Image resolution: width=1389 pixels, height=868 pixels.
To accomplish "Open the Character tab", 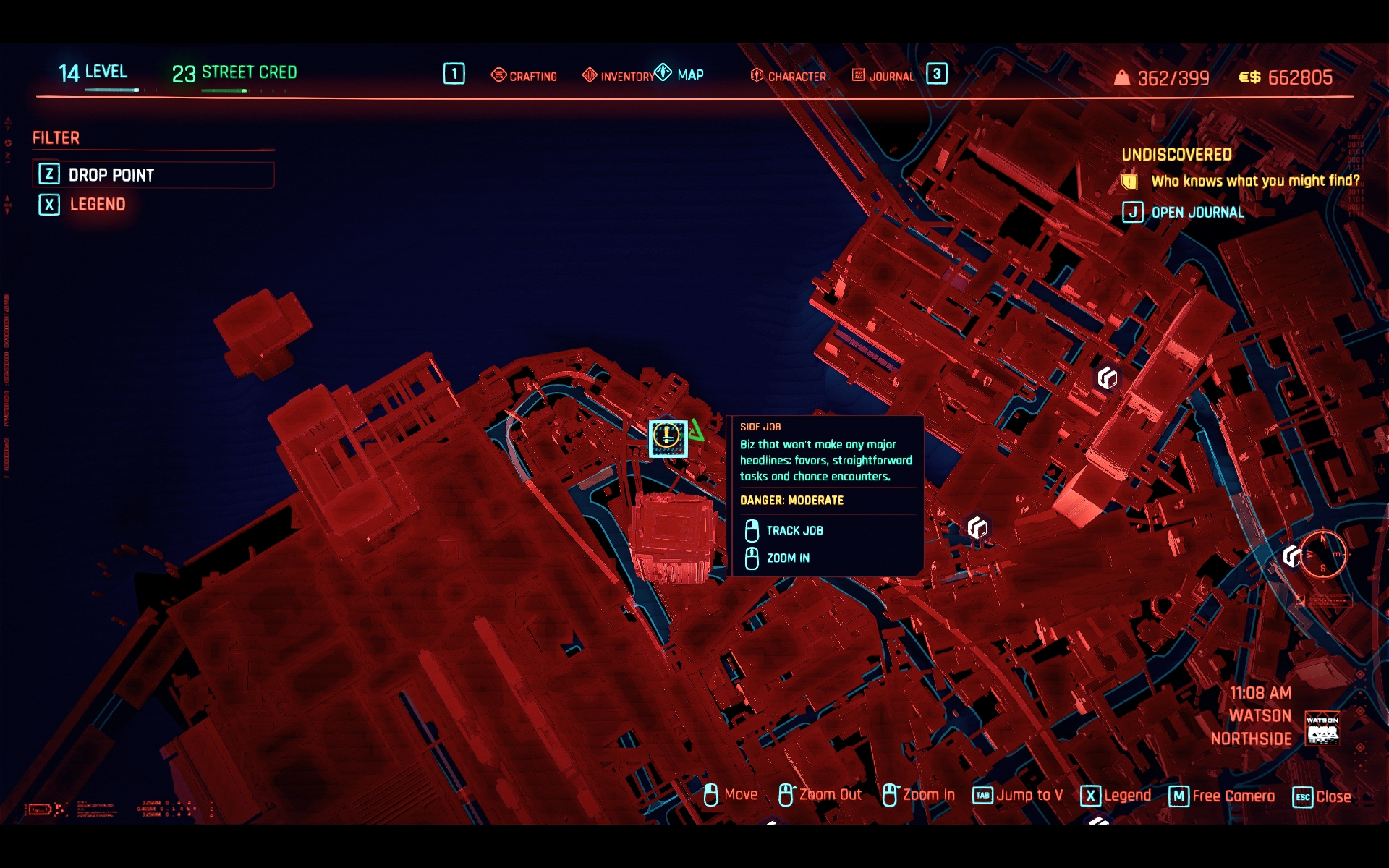I will (x=789, y=75).
